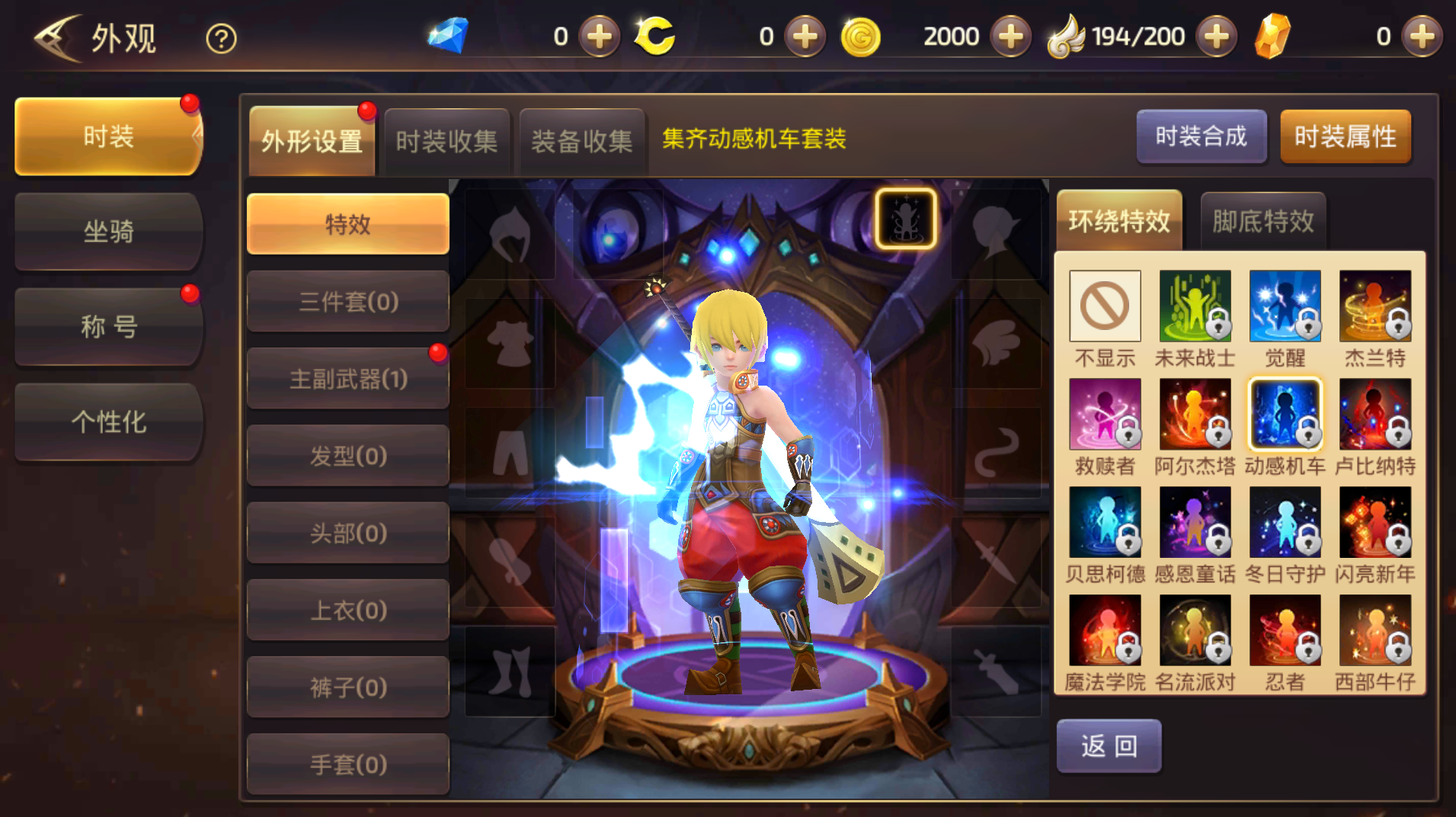Viewport: 1456px width, 817px height.
Task: Open the 装备收集 tab
Action: point(583,140)
